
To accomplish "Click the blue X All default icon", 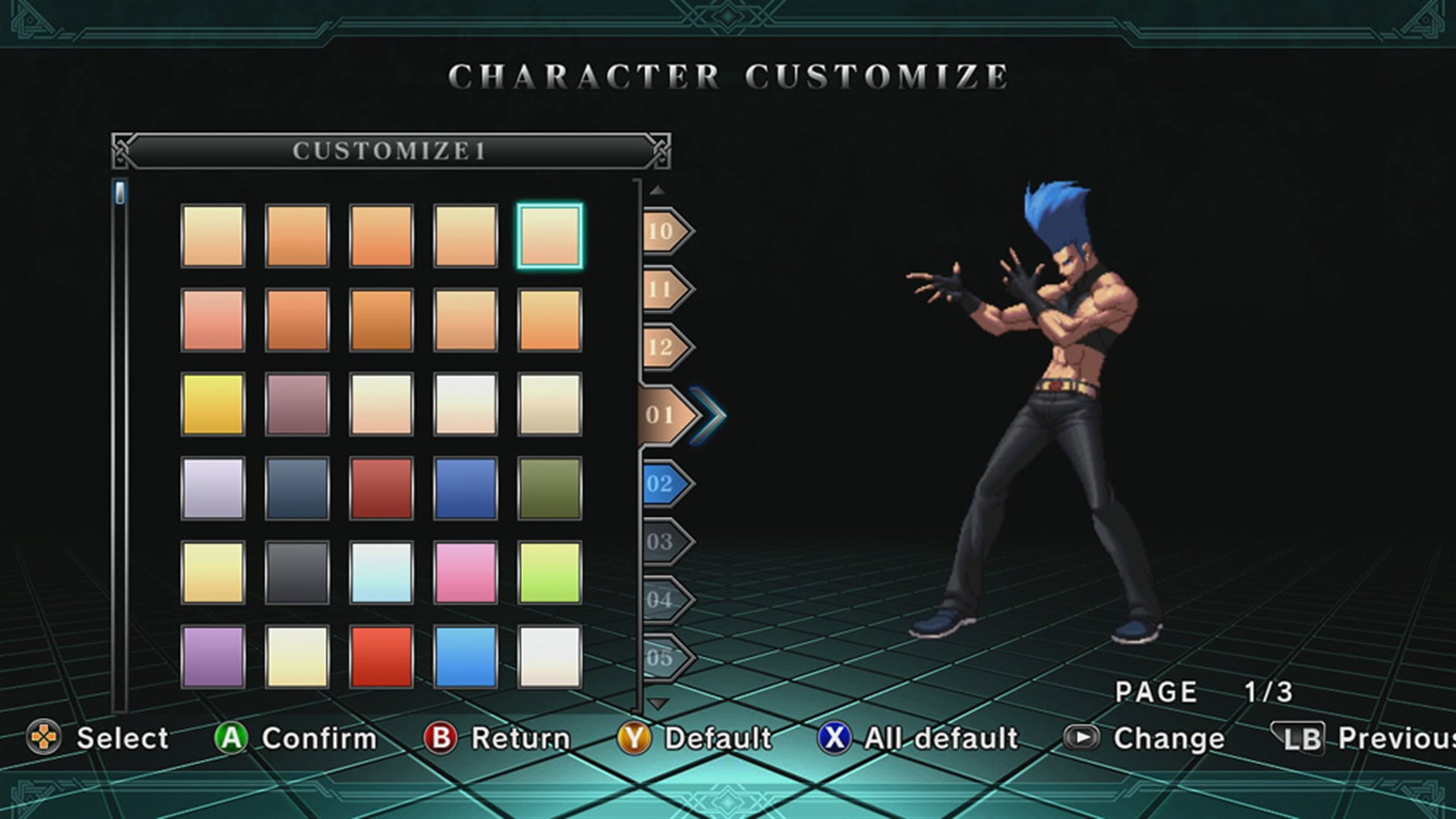I will click(834, 738).
